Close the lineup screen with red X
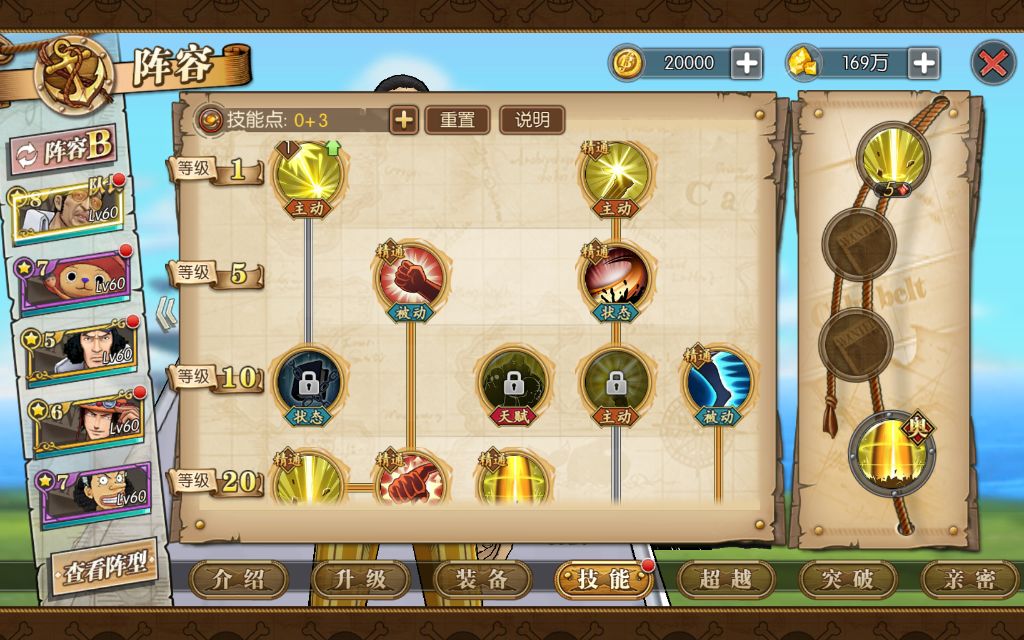 992,63
